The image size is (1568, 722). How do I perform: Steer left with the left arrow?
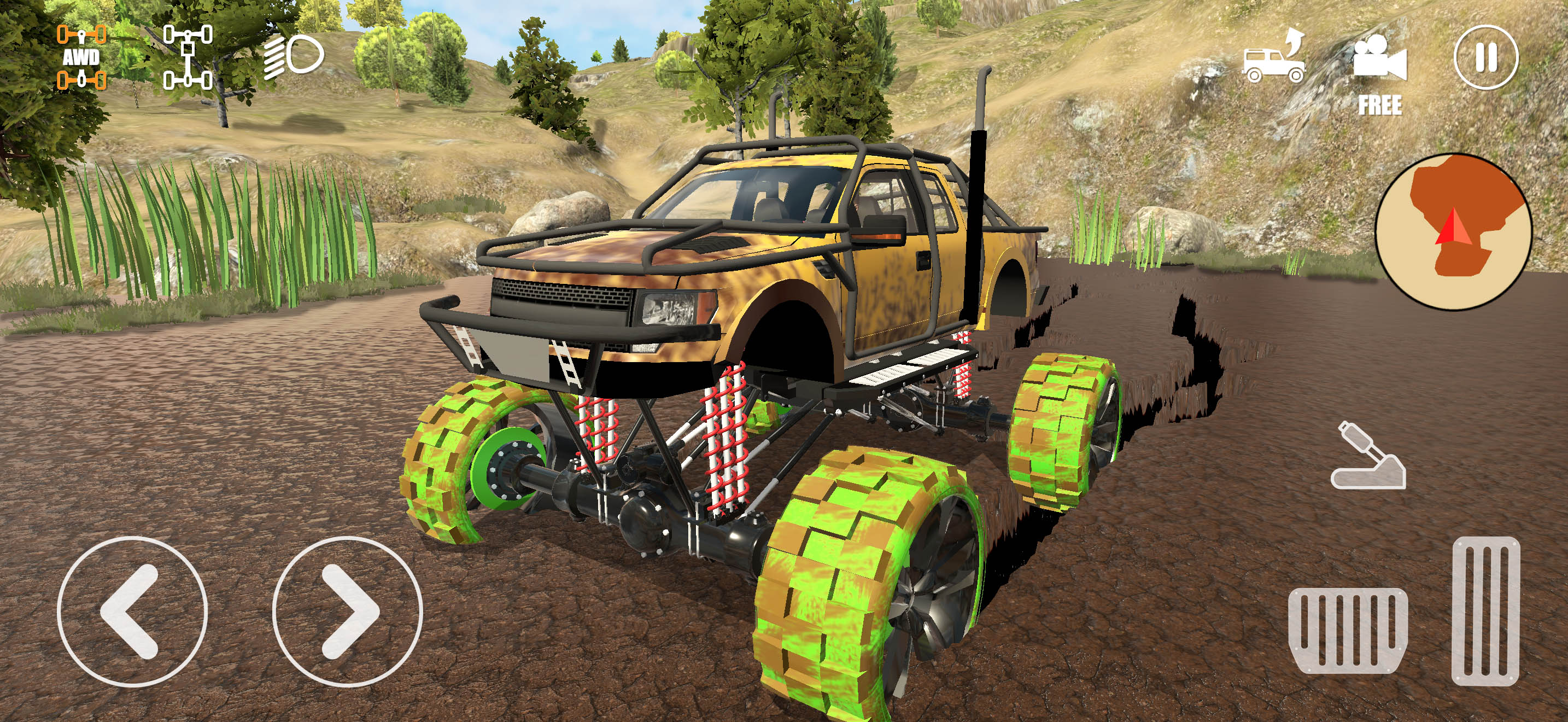click(x=132, y=611)
